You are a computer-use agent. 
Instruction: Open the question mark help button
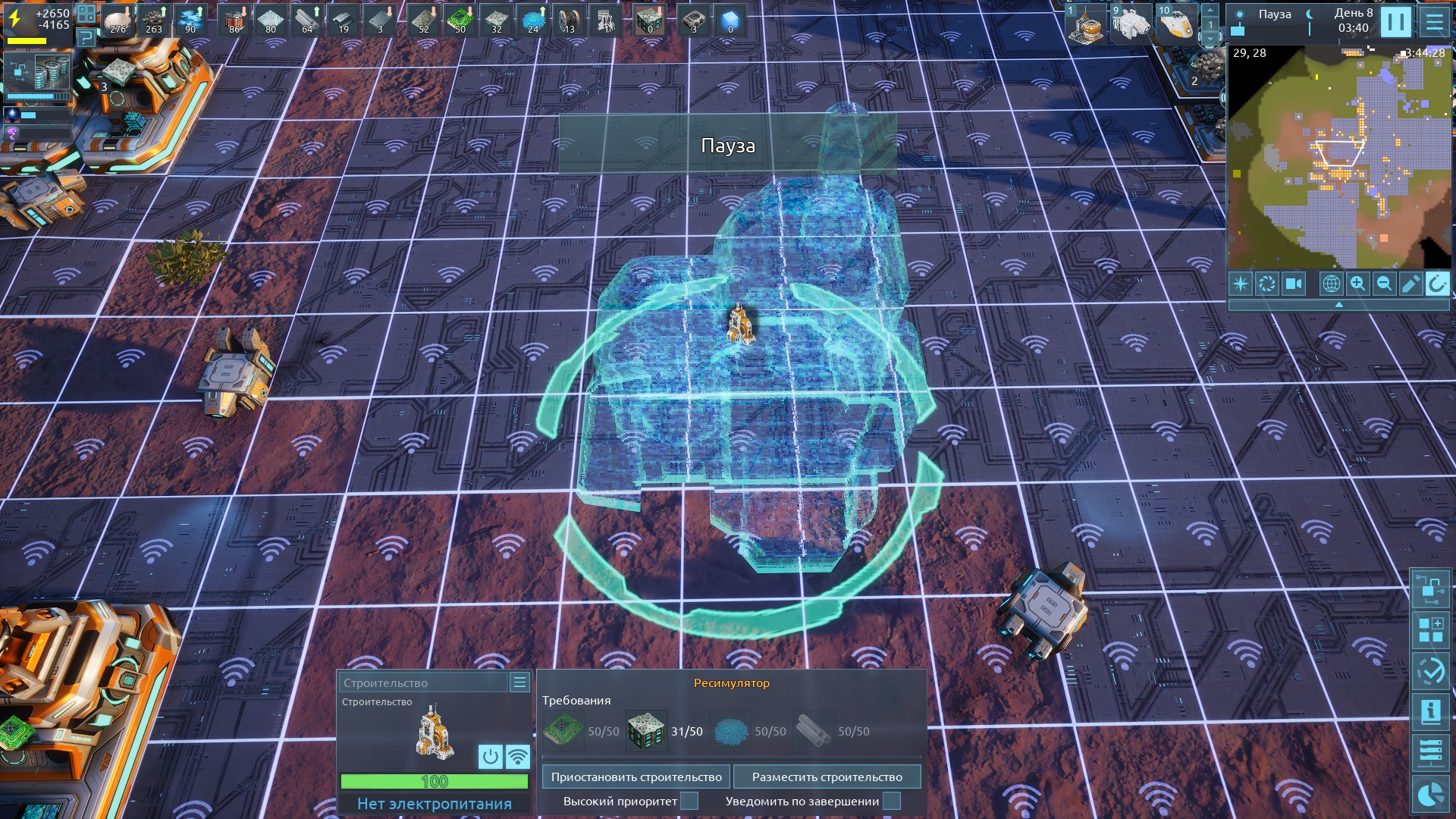pyautogui.click(x=86, y=36)
